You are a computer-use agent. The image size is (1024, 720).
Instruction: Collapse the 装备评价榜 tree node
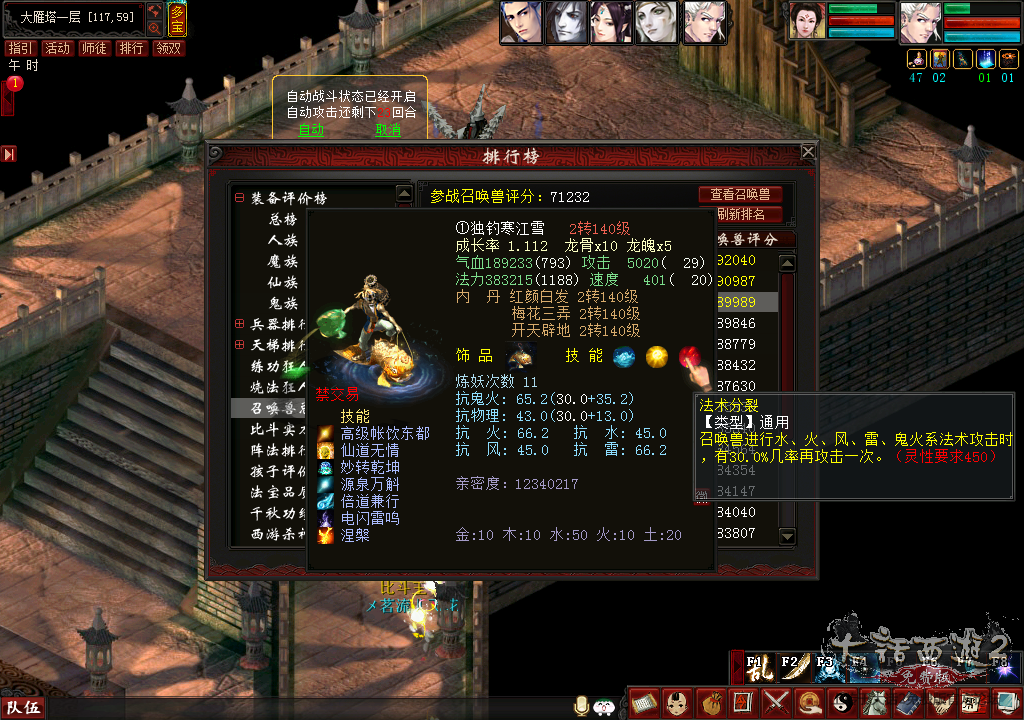pos(240,198)
